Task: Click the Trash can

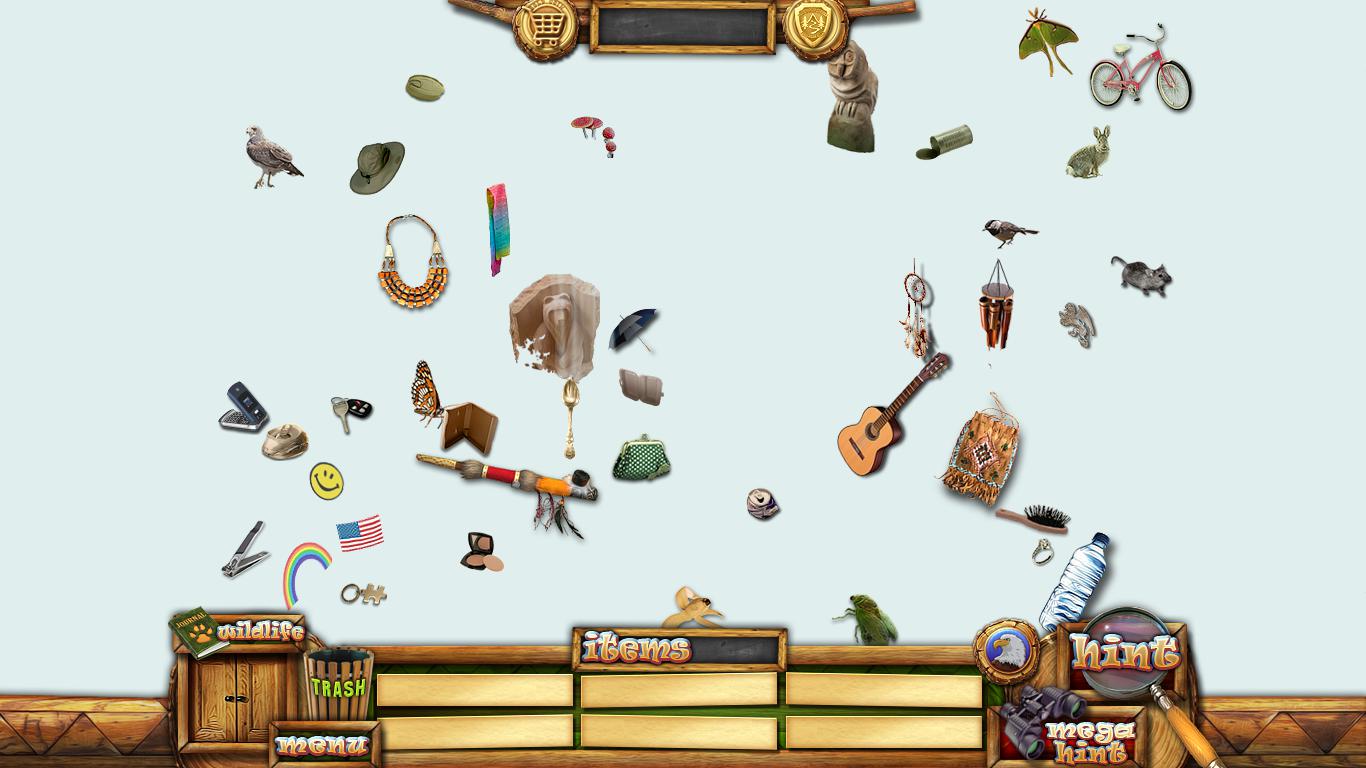Action: [339, 684]
